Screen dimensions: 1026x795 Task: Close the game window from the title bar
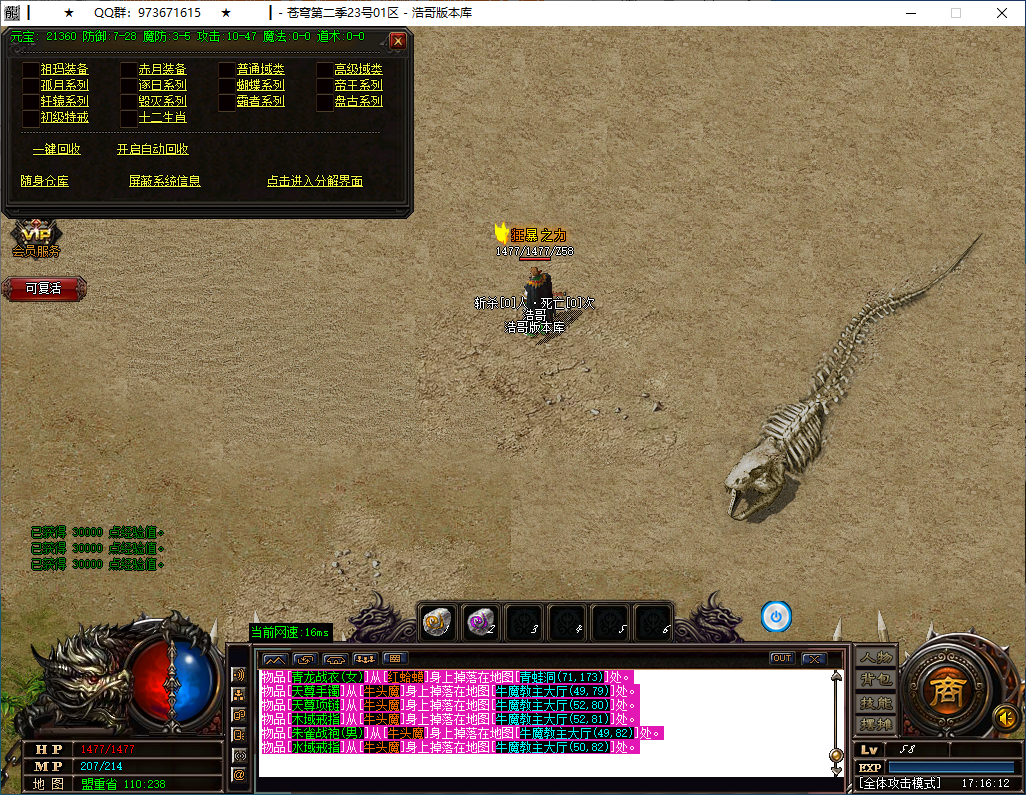[1002, 13]
